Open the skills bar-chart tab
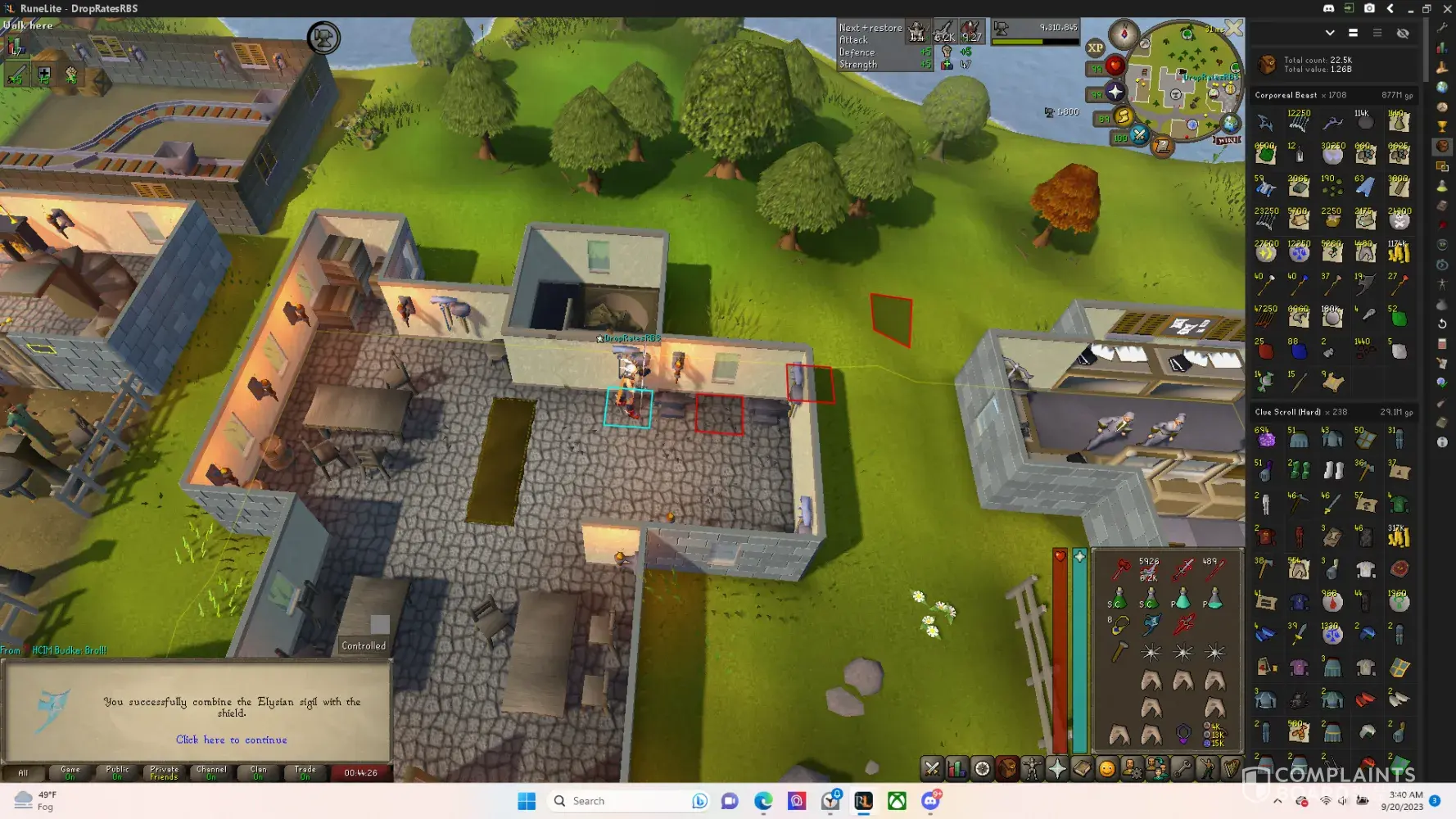Image resolution: width=1456 pixels, height=819 pixels. pyautogui.click(x=956, y=768)
